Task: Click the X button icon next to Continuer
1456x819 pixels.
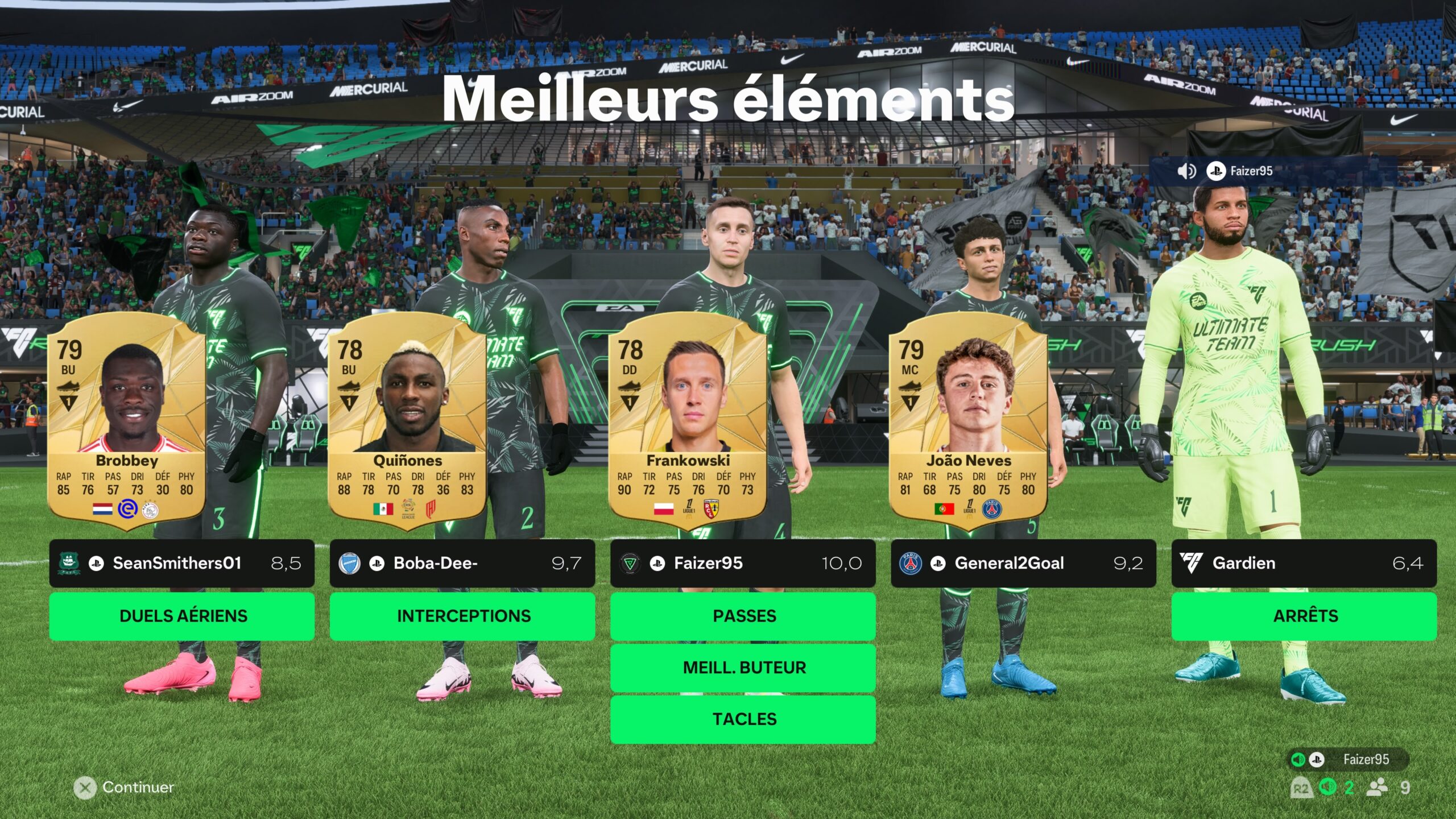Action: (85, 788)
